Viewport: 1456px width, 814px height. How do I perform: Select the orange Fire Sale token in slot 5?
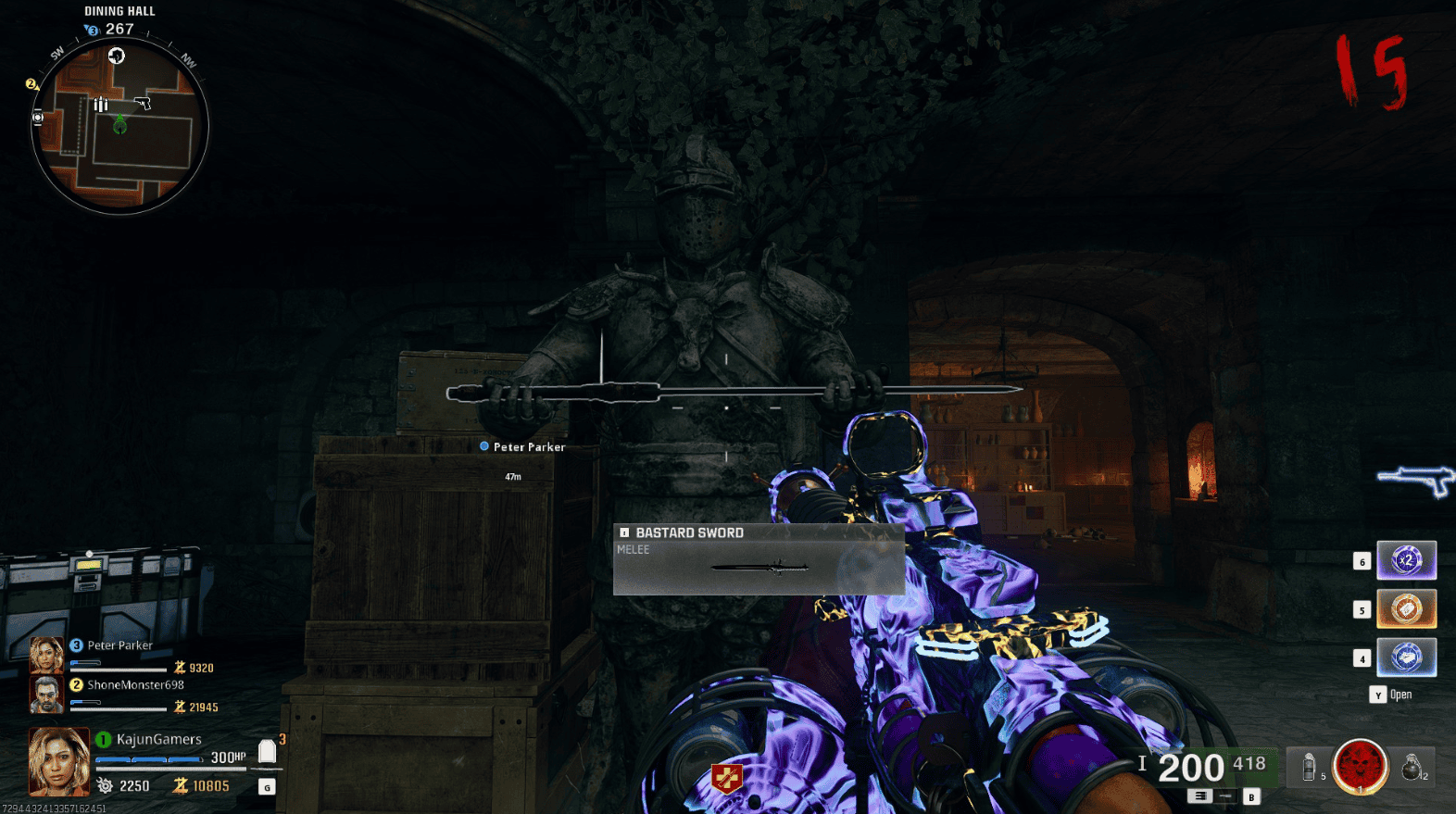(x=1406, y=608)
